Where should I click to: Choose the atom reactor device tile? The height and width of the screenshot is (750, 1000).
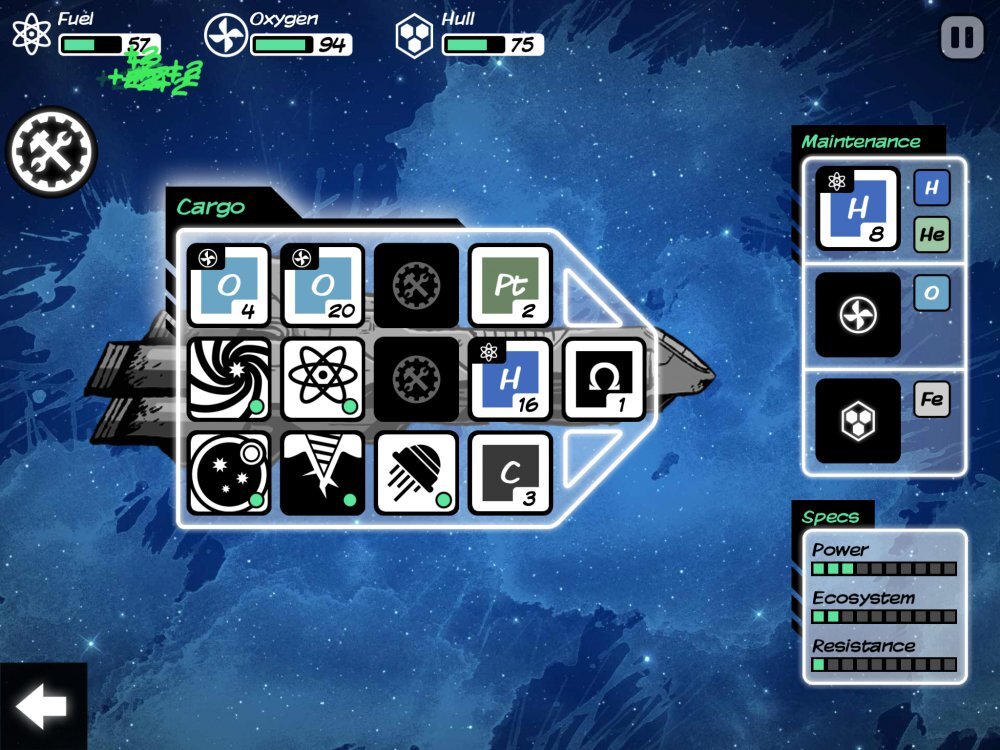[x=322, y=379]
